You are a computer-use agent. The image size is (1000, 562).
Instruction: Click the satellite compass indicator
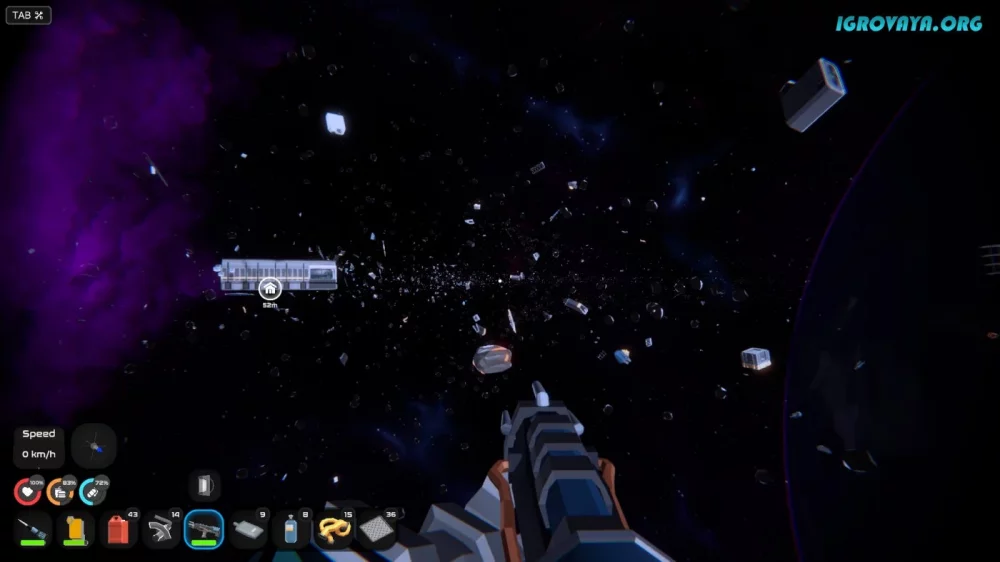(94, 446)
